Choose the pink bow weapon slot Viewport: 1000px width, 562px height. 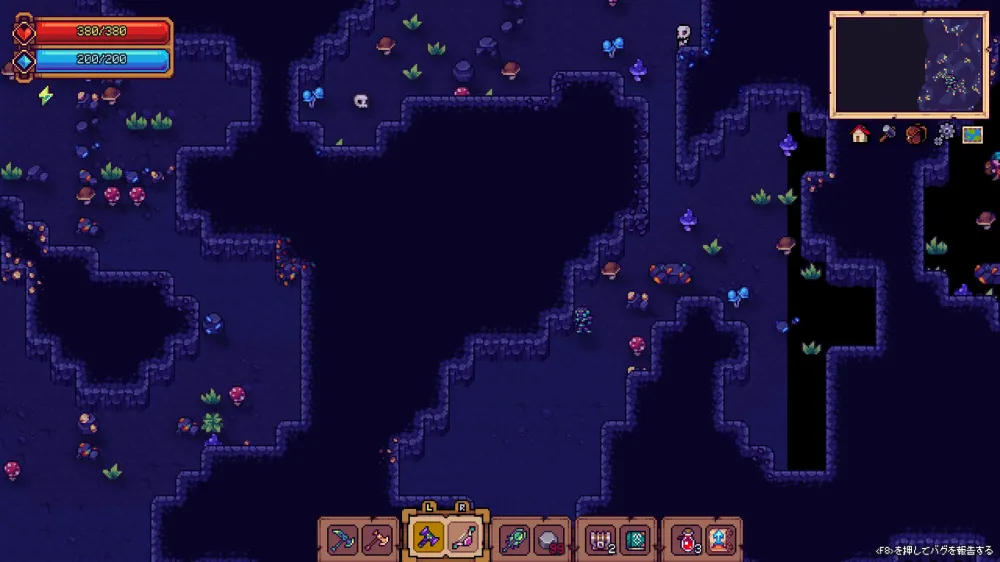[x=461, y=540]
